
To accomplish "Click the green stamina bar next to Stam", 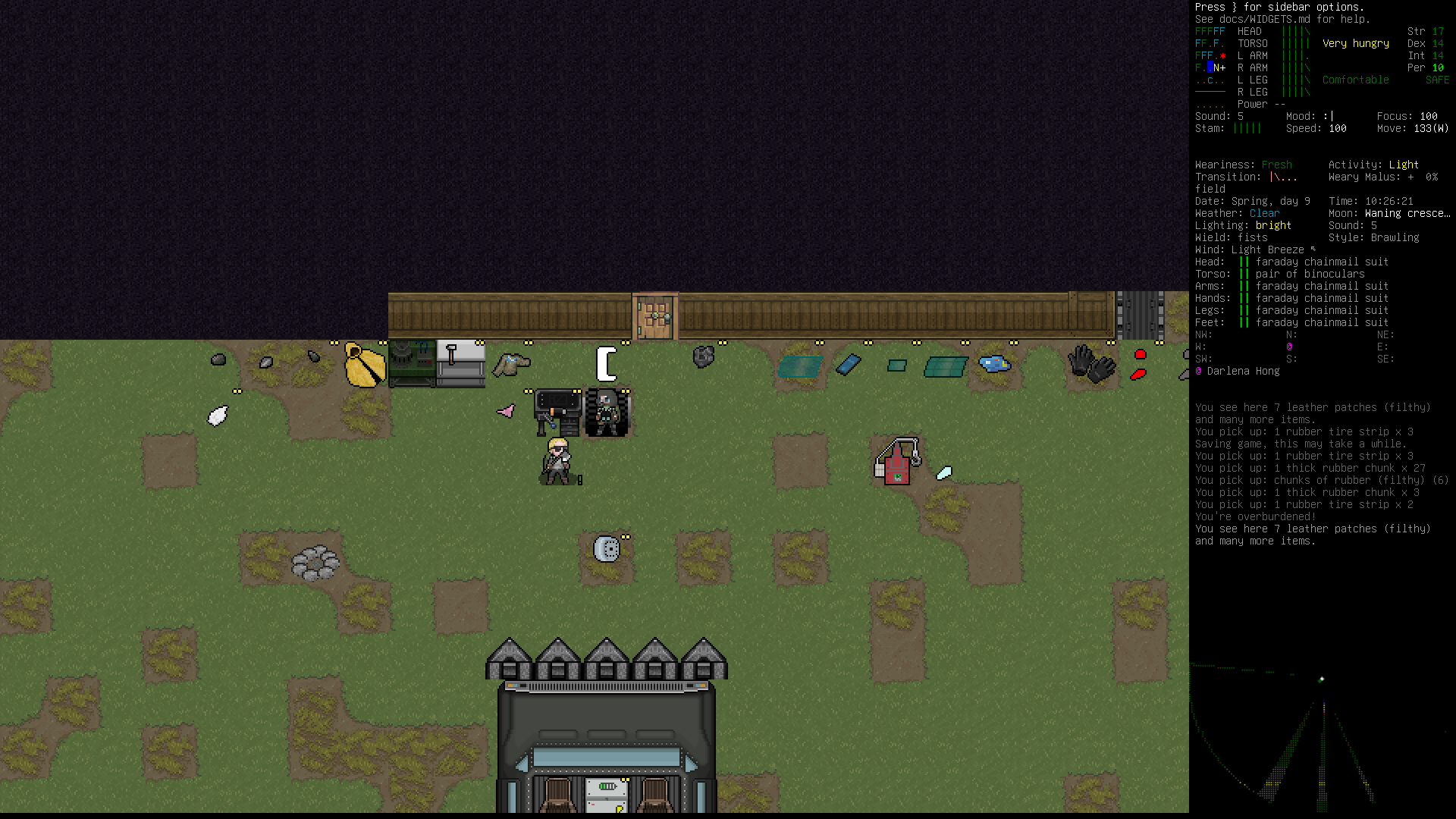I will (x=1248, y=128).
